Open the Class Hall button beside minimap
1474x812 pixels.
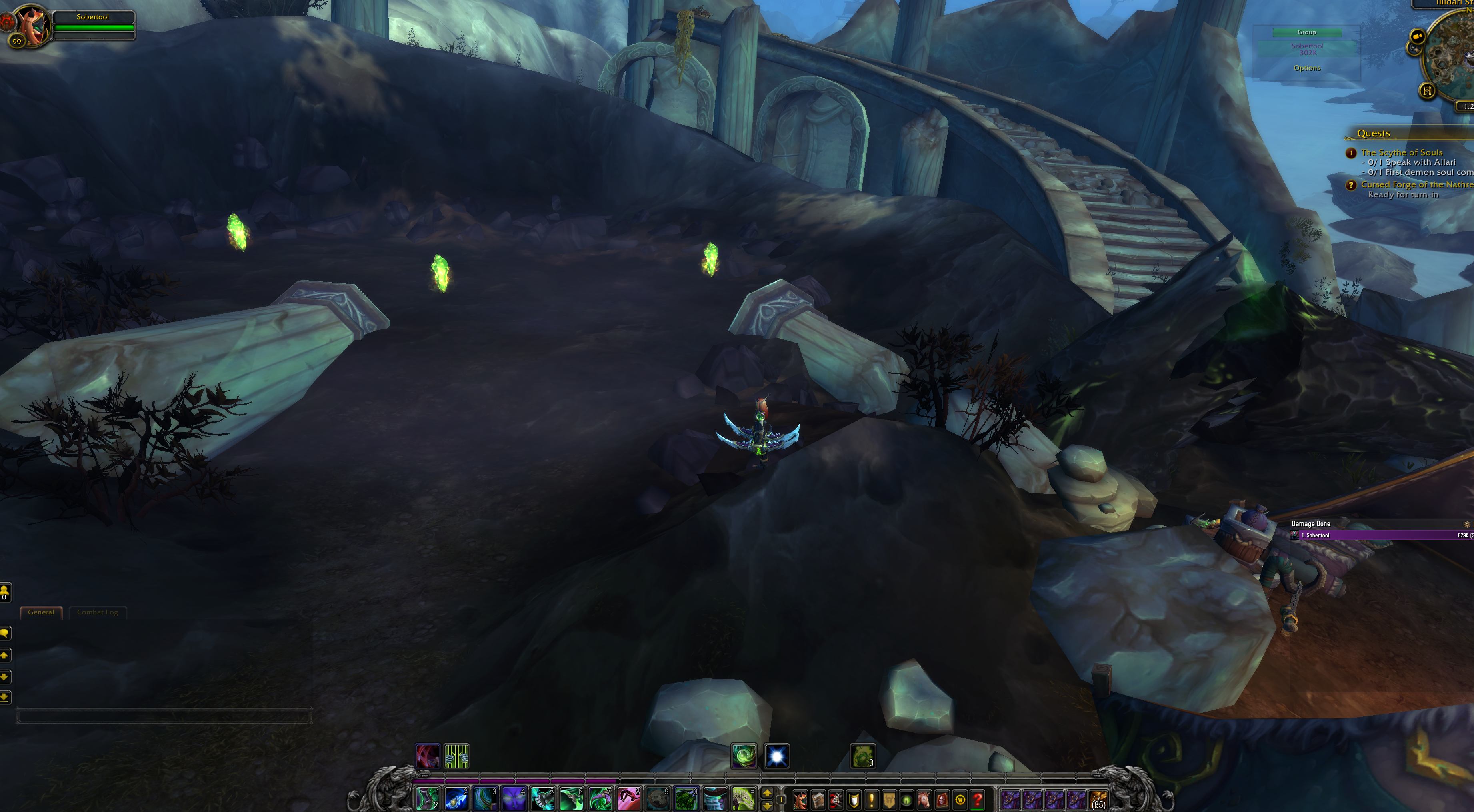pyautogui.click(x=1427, y=90)
